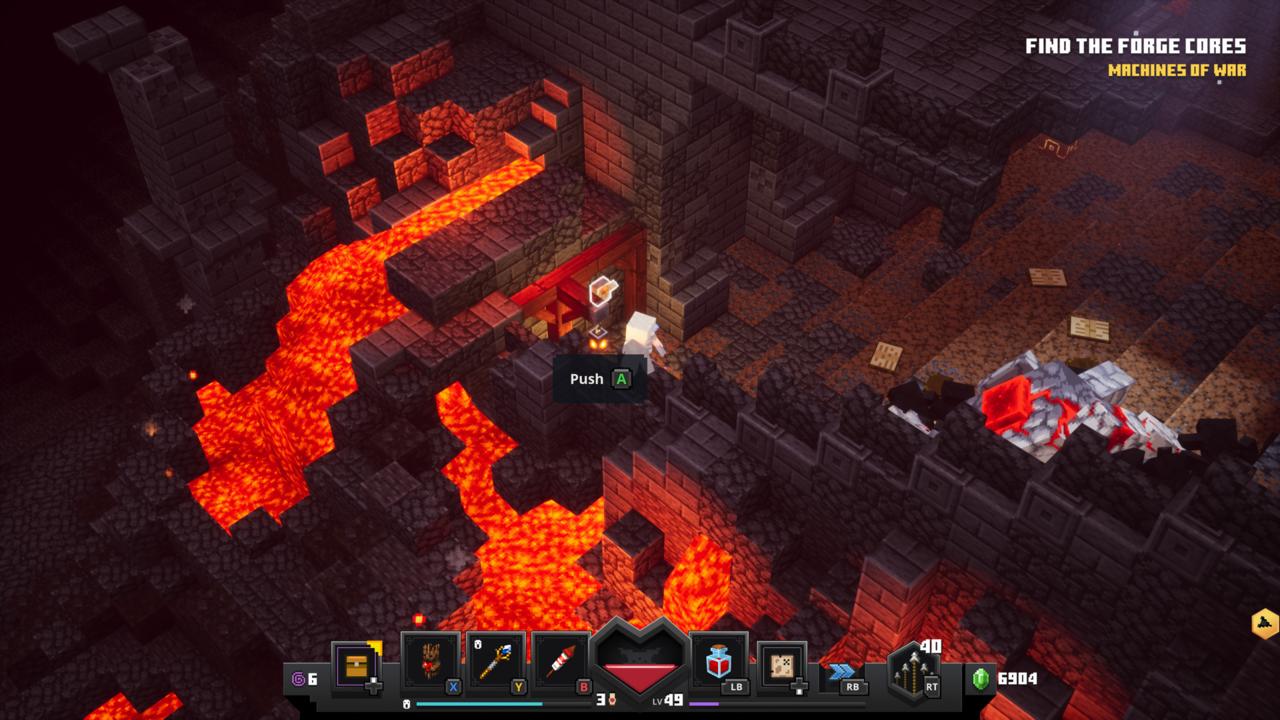Image resolution: width=1280 pixels, height=720 pixels.
Task: Activate the wooden totem artifact slot
Action: (430, 661)
